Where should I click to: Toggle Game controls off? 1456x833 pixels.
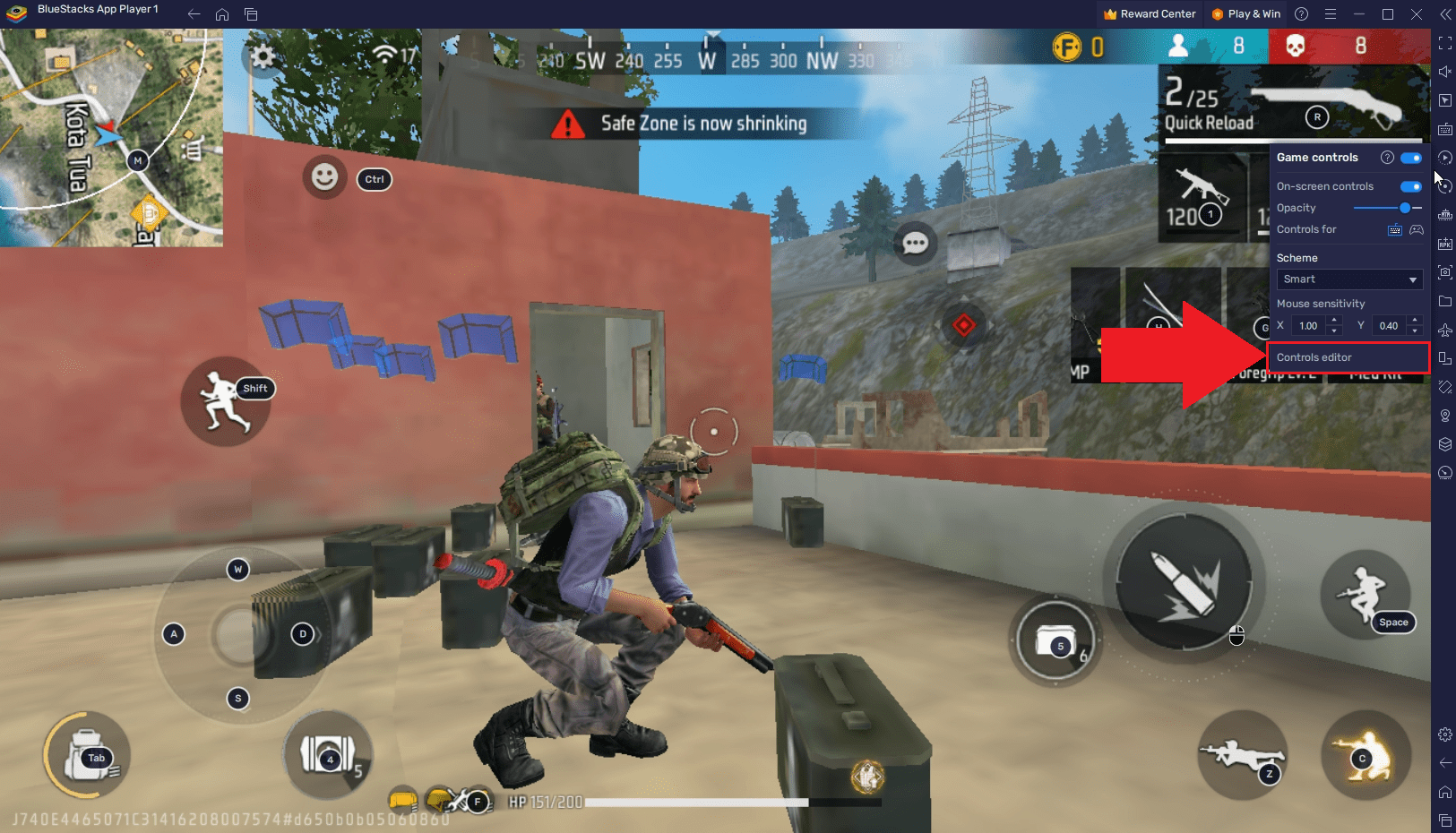(x=1409, y=158)
